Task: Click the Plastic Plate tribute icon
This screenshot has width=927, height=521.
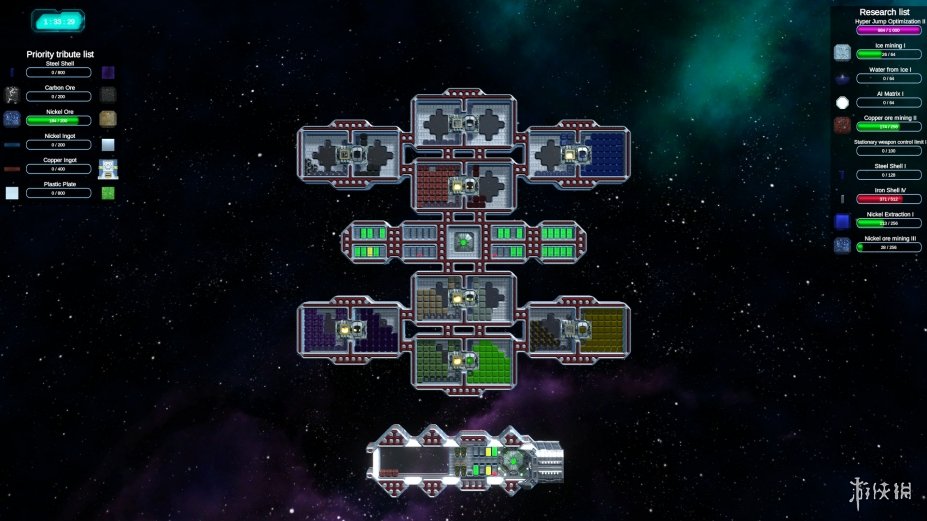Action: (x=12, y=192)
